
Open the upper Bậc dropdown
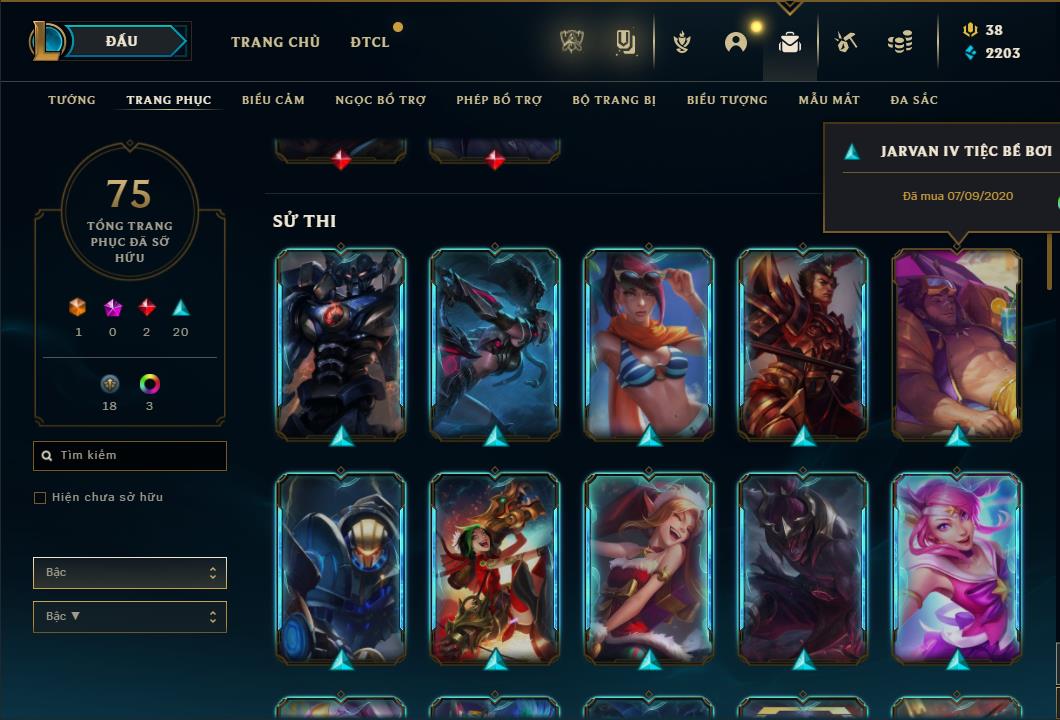coord(130,573)
